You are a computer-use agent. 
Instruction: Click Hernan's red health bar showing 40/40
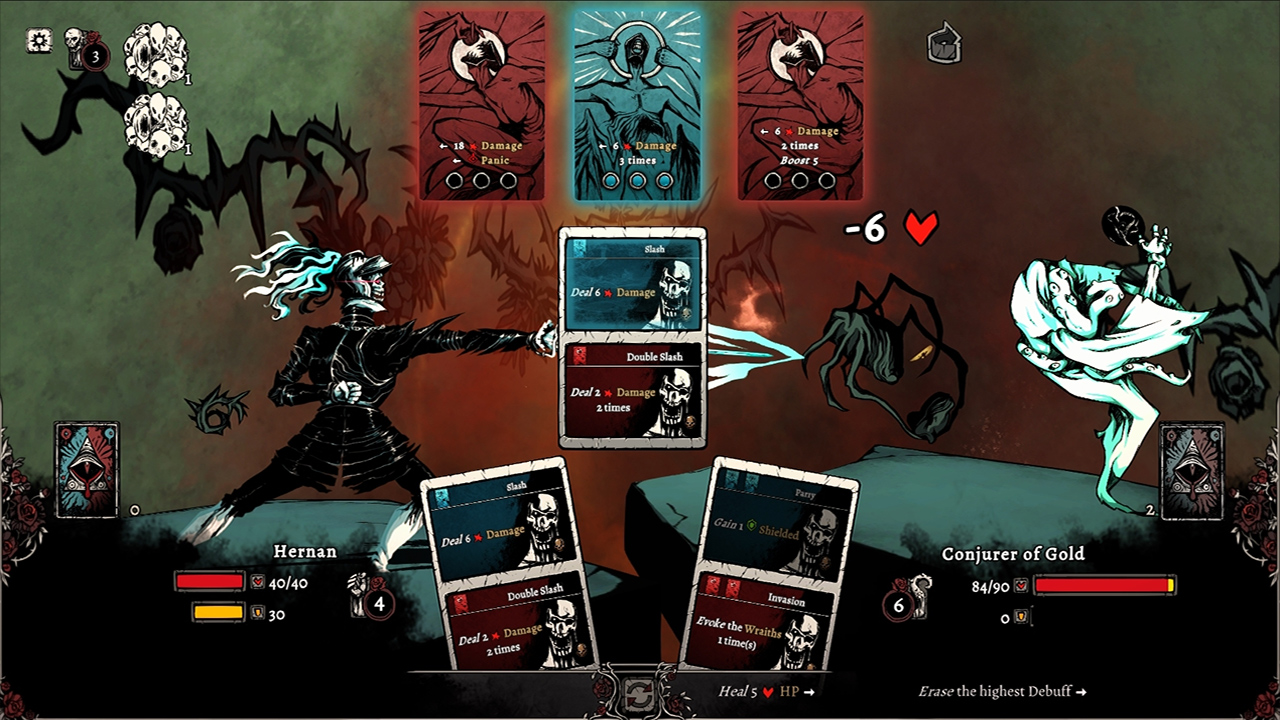pyautogui.click(x=212, y=581)
